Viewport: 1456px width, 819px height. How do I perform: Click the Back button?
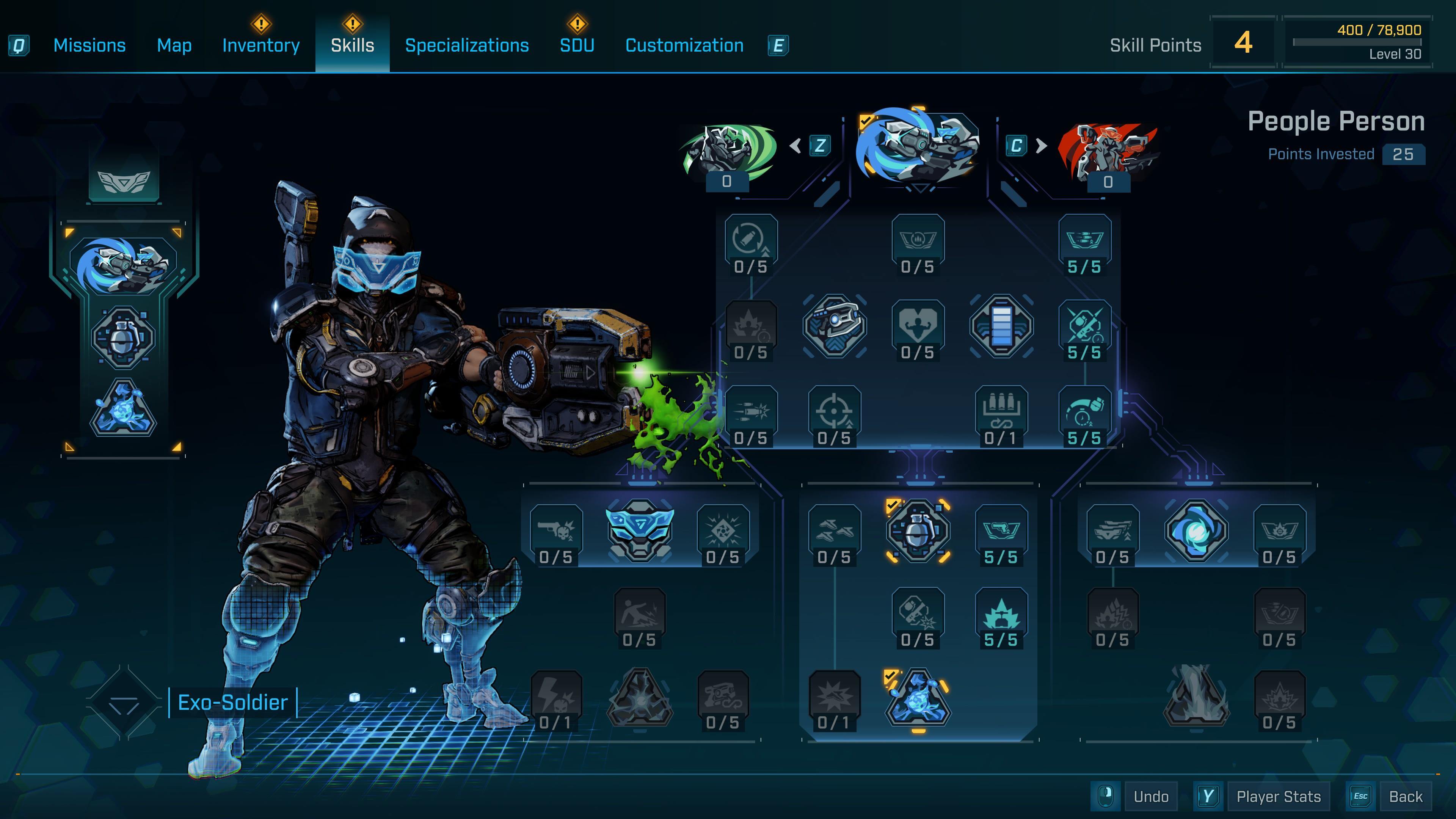[x=1405, y=796]
